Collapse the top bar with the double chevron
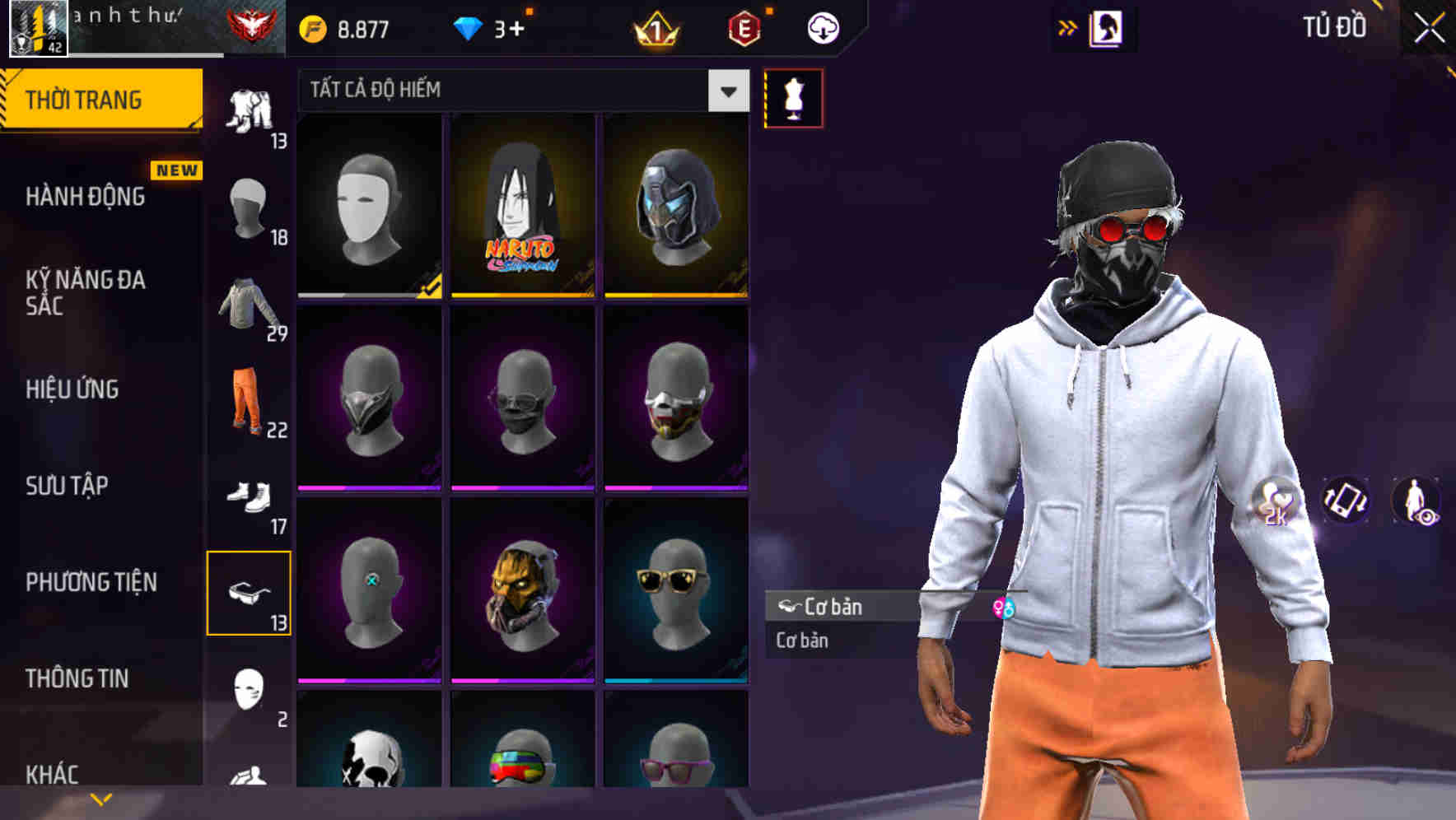The height and width of the screenshot is (820, 1456). point(1068,26)
